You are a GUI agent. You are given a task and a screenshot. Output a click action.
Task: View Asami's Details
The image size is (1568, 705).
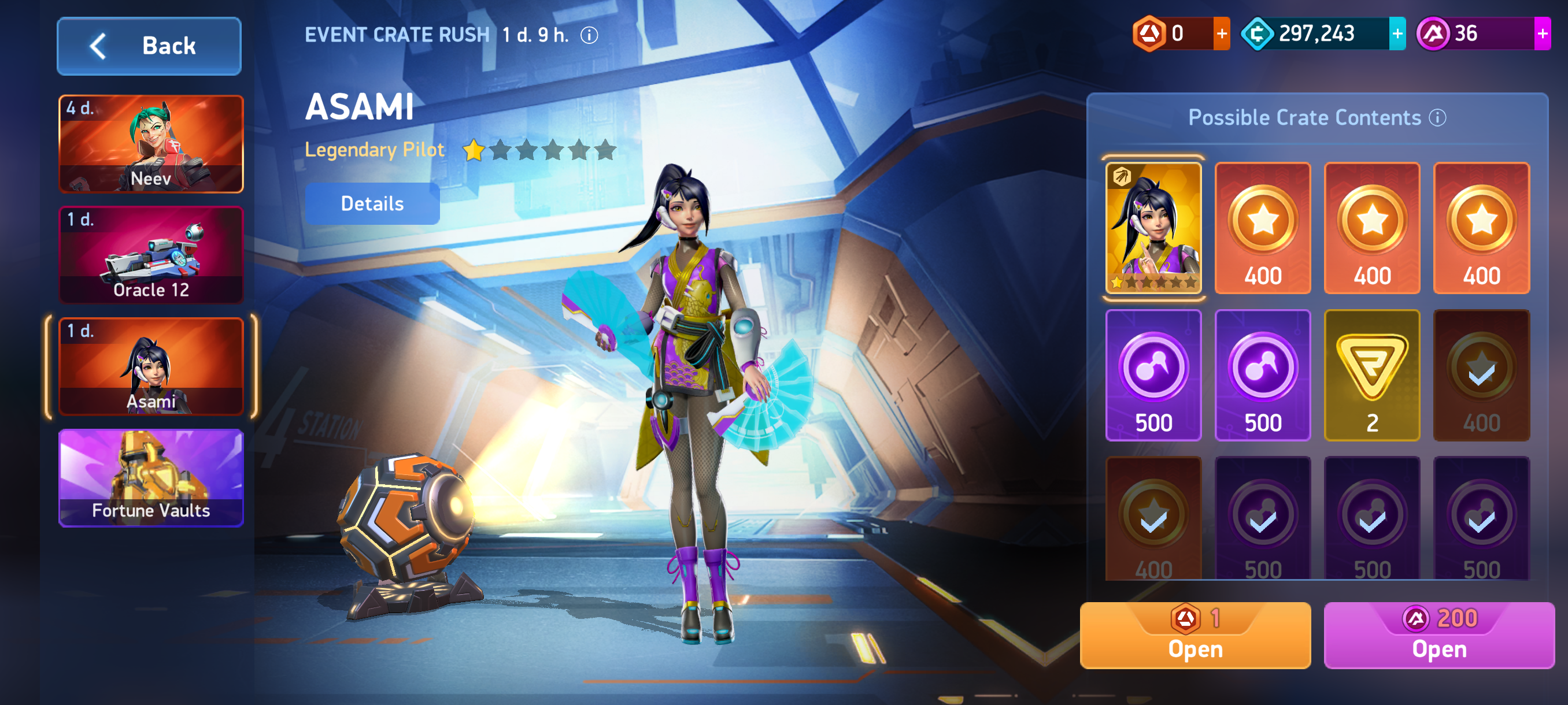(x=372, y=204)
